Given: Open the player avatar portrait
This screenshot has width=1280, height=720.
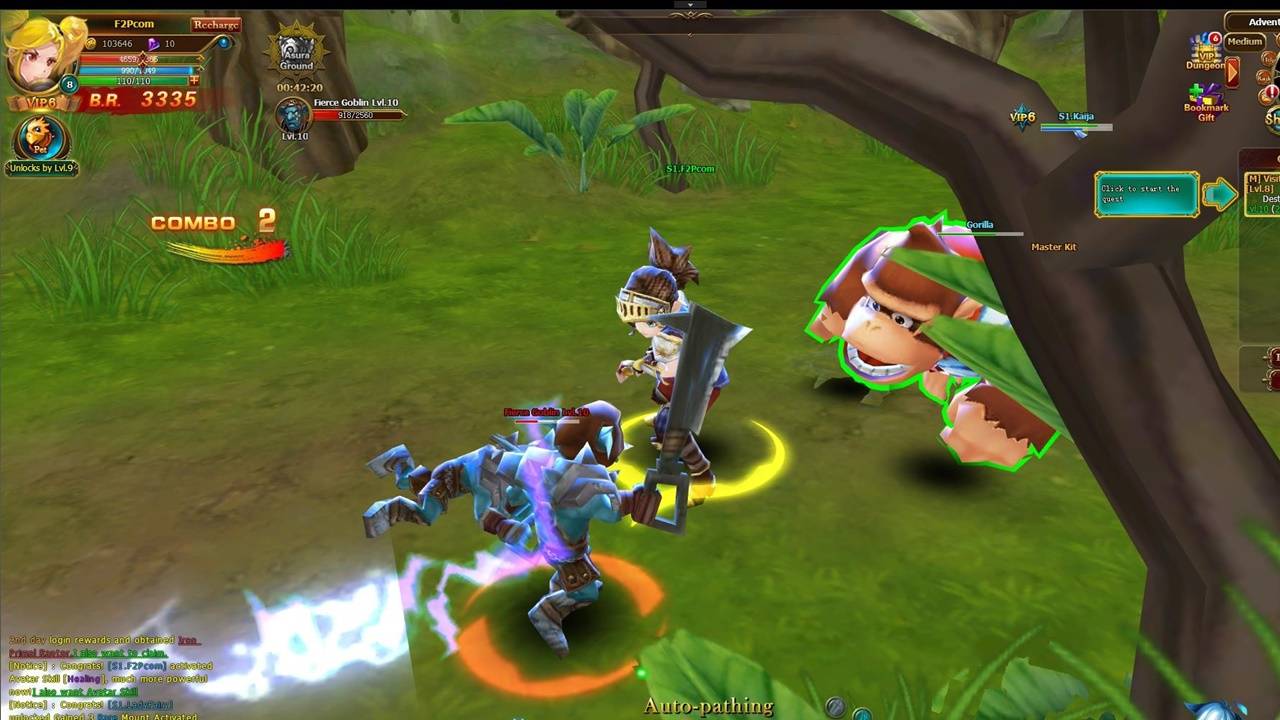Looking at the screenshot, I should click(40, 52).
